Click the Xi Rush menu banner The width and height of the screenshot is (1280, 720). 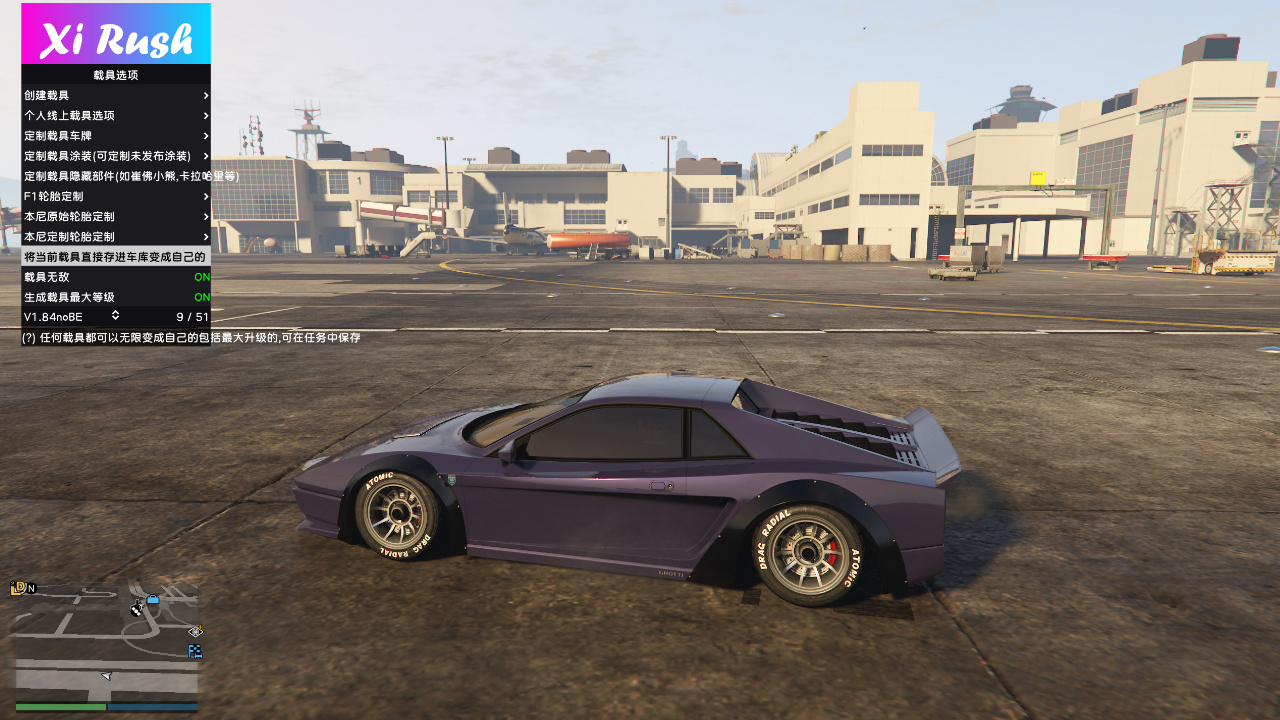pyautogui.click(x=116, y=34)
